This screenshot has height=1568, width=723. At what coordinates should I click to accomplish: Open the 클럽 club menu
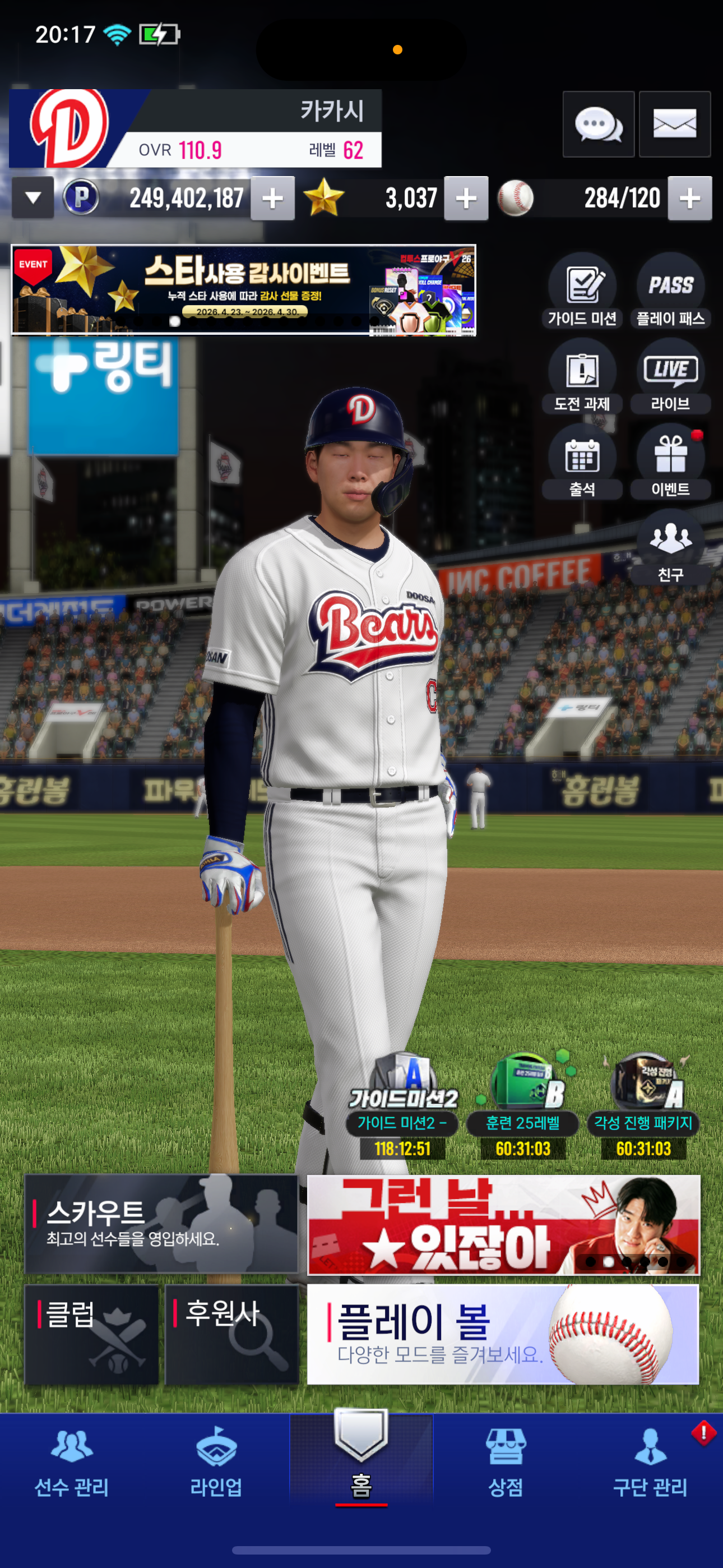point(91,1334)
